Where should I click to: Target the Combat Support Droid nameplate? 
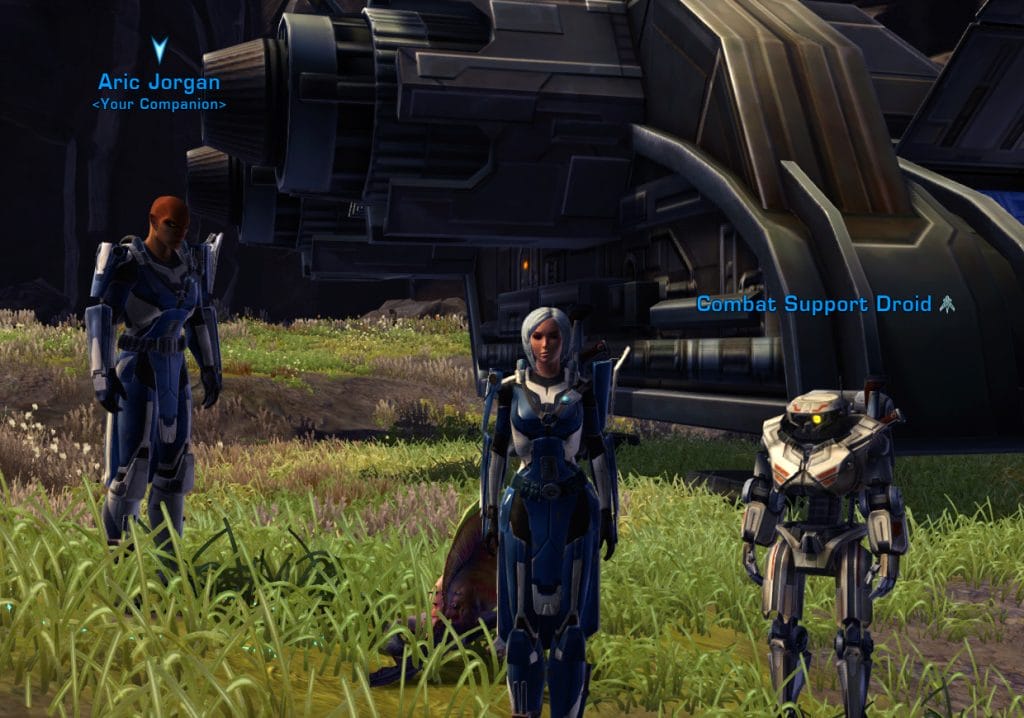(x=814, y=303)
